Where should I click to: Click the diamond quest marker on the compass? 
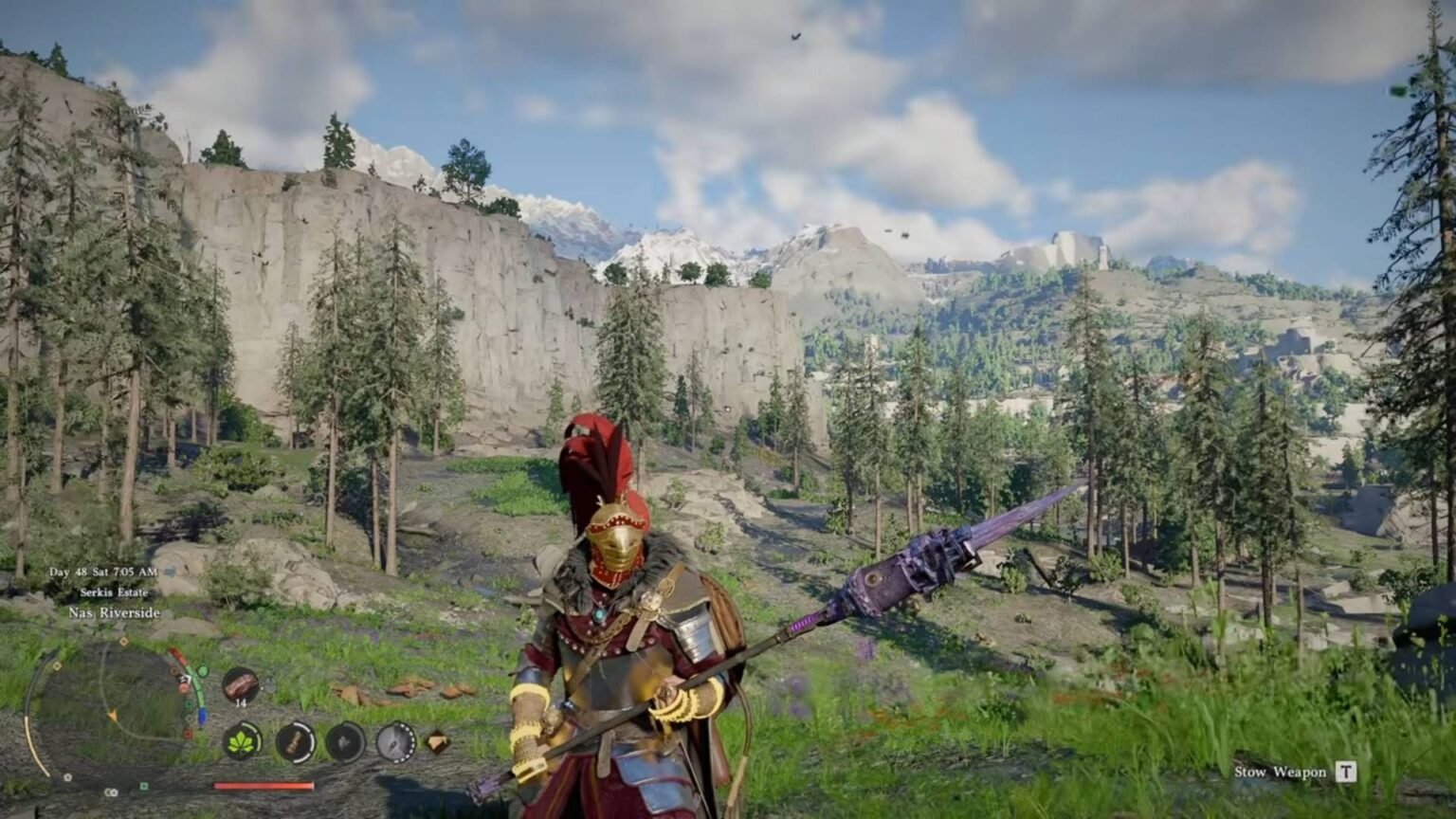click(124, 641)
